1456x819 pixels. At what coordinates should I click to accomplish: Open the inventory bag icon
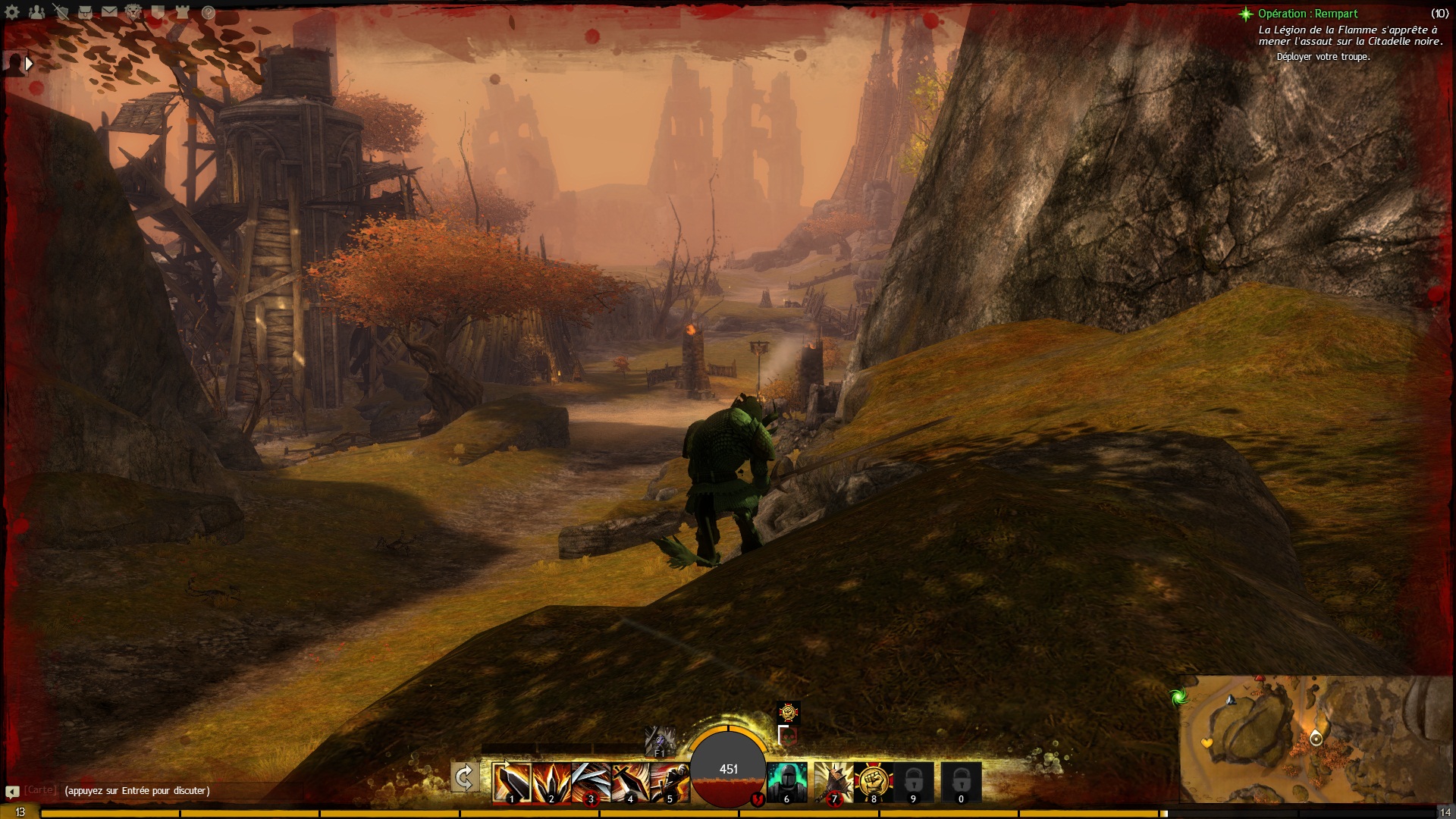point(85,12)
